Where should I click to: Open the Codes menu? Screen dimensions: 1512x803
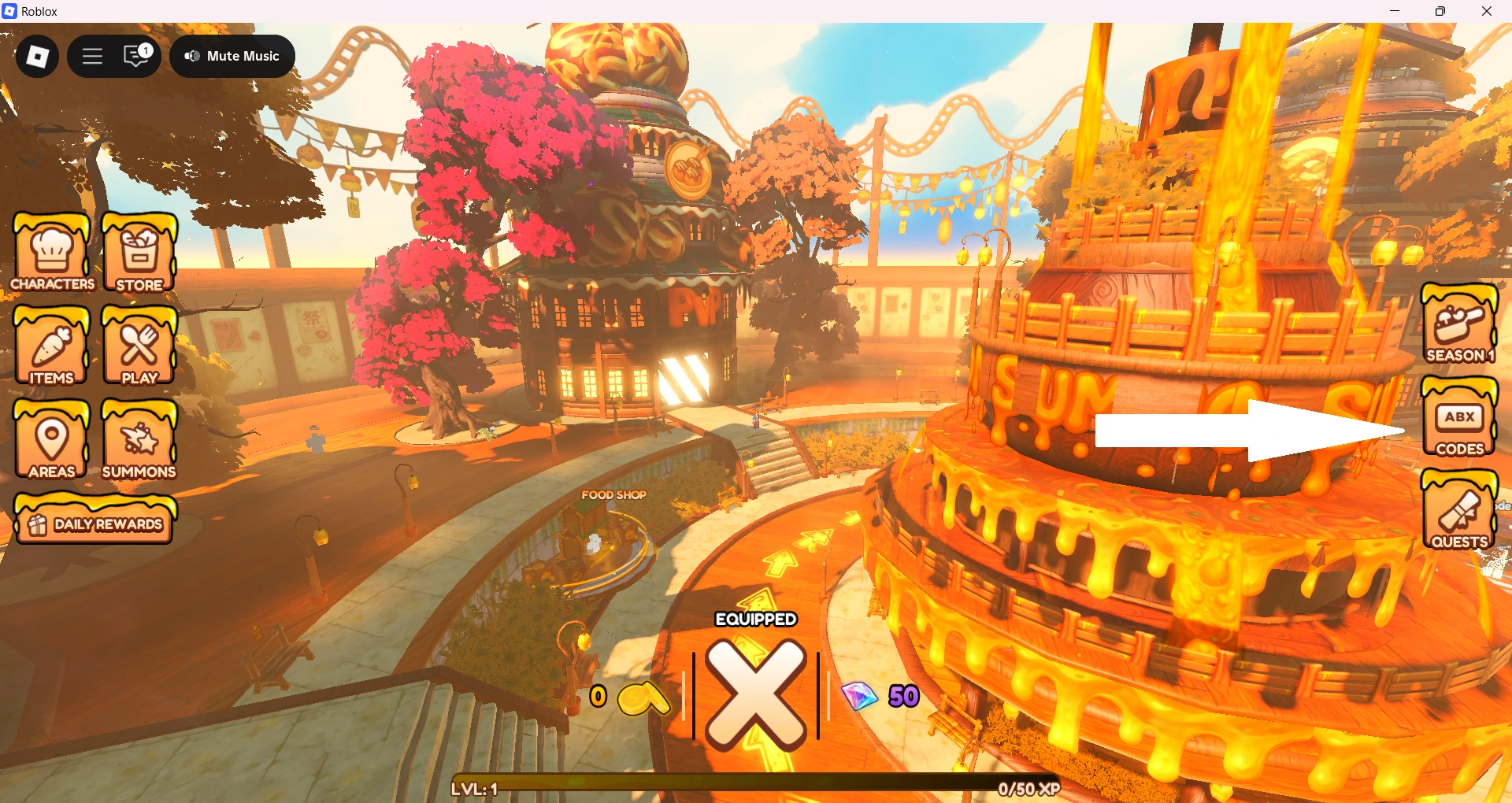point(1459,417)
